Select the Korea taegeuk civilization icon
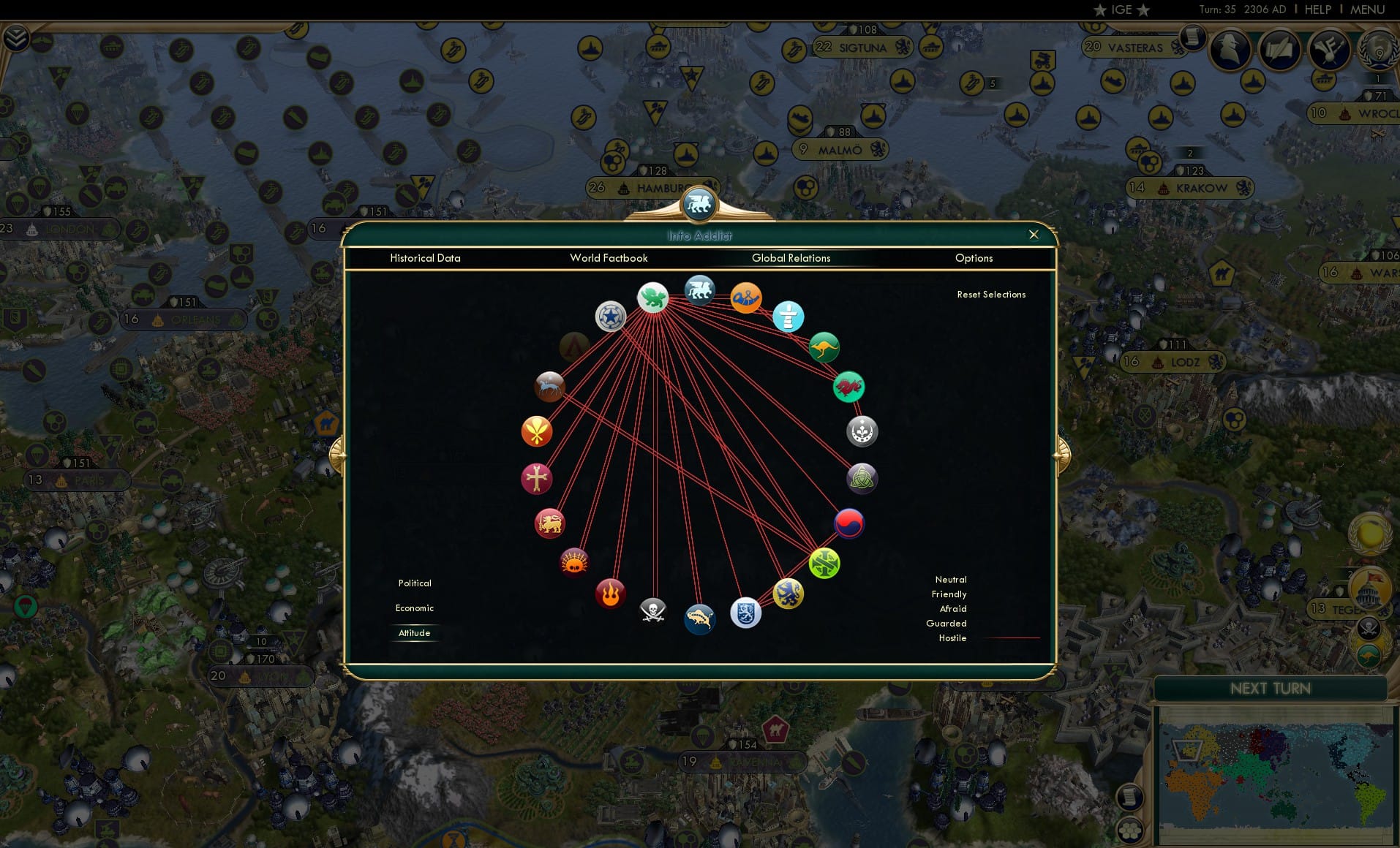This screenshot has height=848, width=1400. (848, 523)
